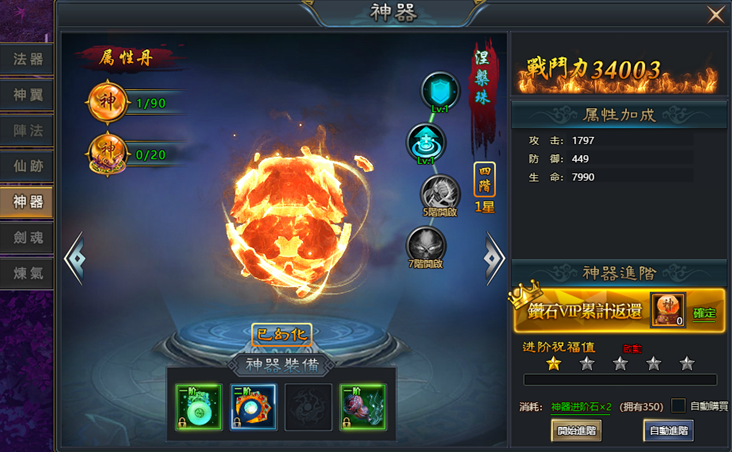Show the next artifact with right arrow
732x452 pixels.
tap(494, 258)
